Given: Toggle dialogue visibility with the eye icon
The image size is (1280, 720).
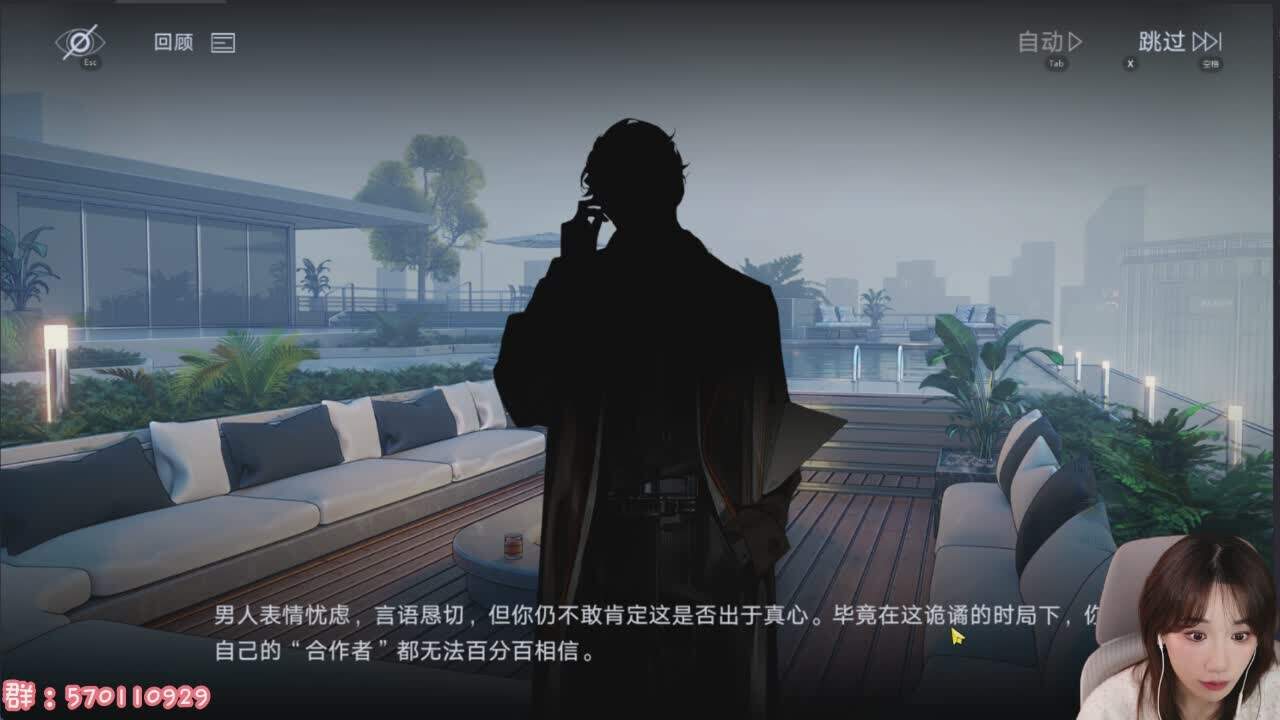Looking at the screenshot, I should point(82,42).
